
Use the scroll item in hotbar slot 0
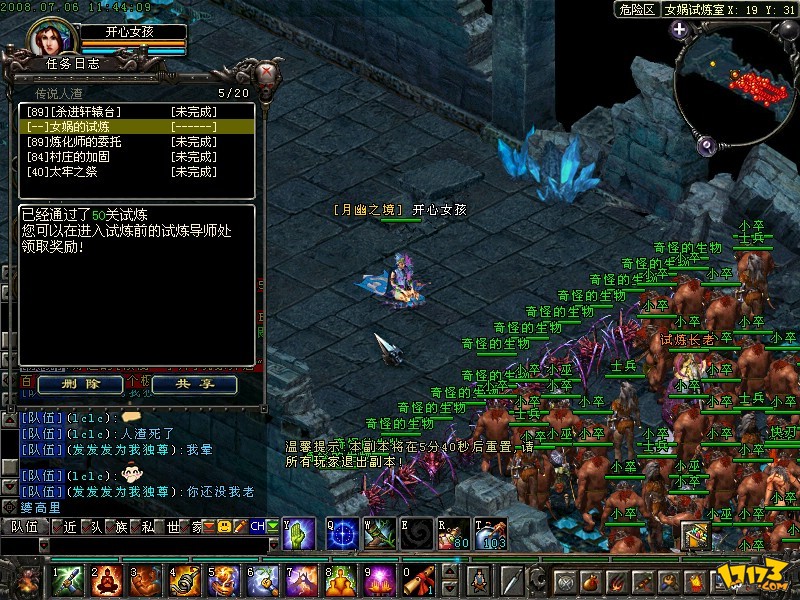(421, 580)
